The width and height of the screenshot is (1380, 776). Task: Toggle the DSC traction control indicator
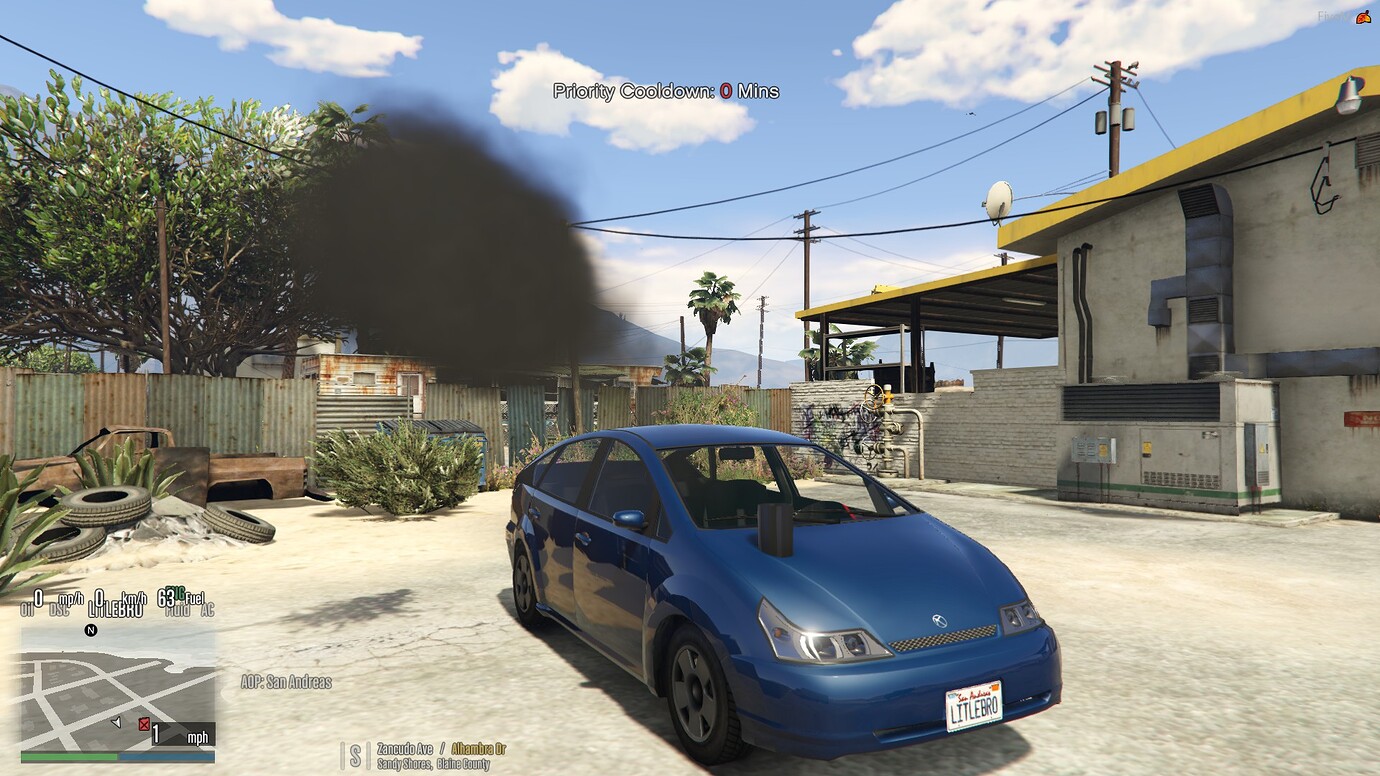click(x=60, y=609)
